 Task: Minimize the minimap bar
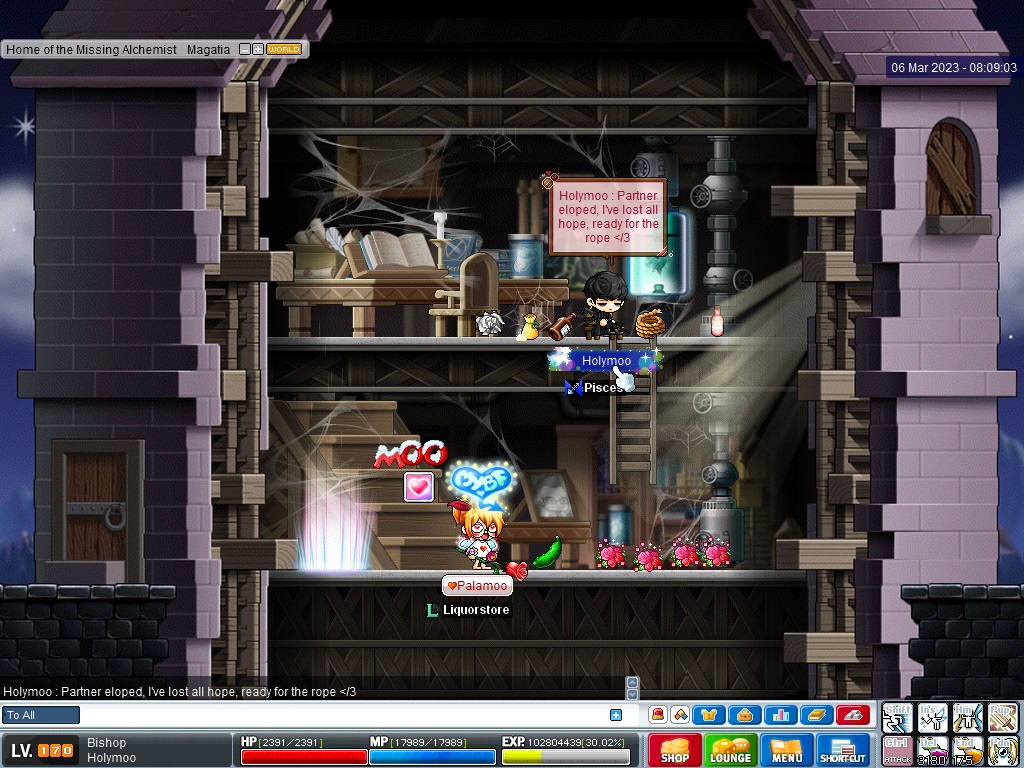pos(244,49)
